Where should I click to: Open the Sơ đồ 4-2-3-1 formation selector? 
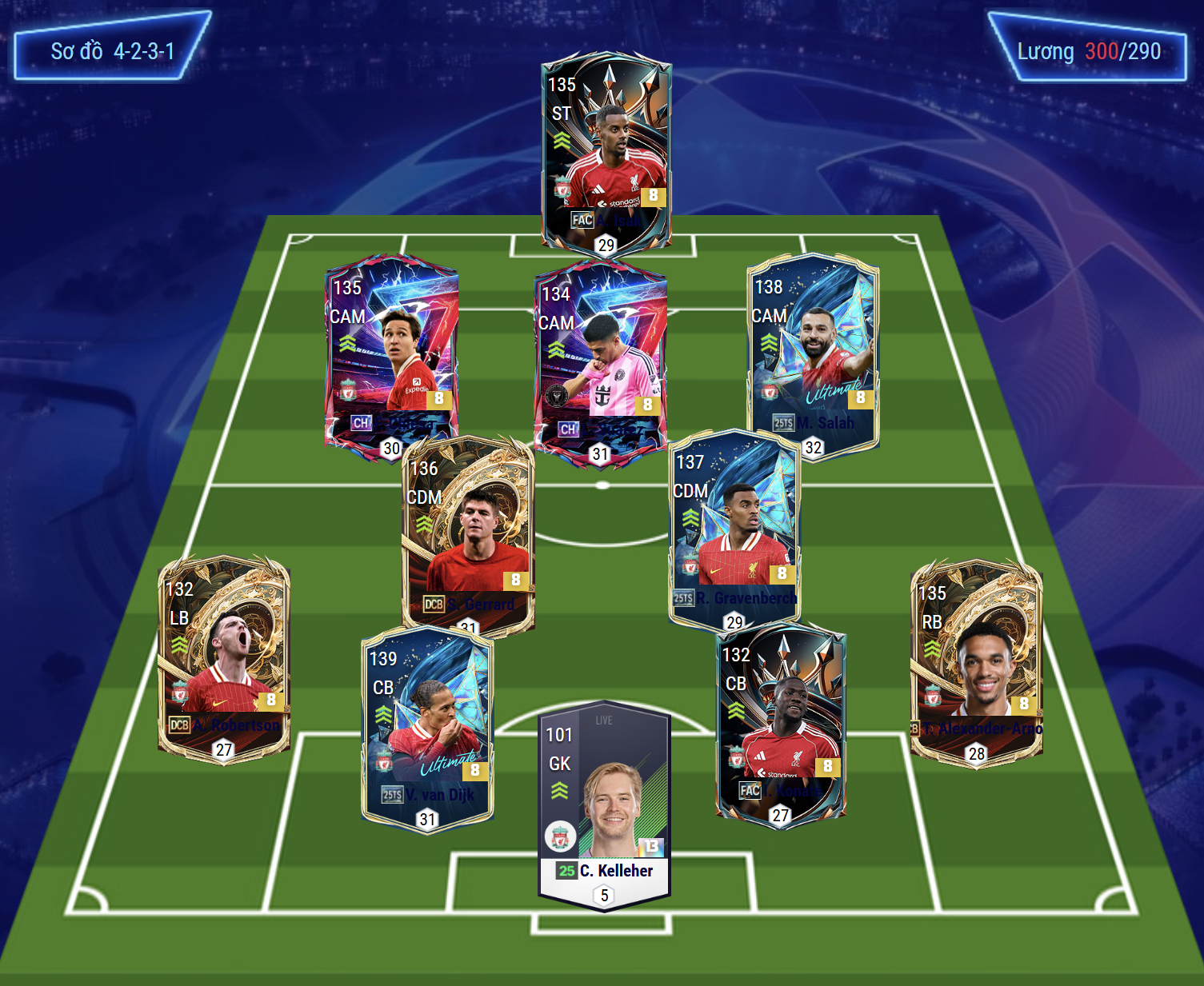pos(112,52)
